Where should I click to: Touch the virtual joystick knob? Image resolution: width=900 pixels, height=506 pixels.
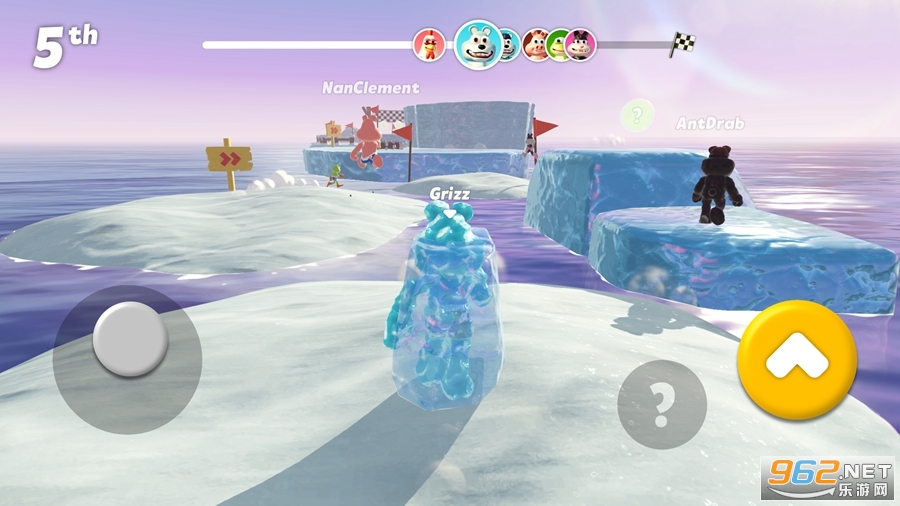pos(130,339)
